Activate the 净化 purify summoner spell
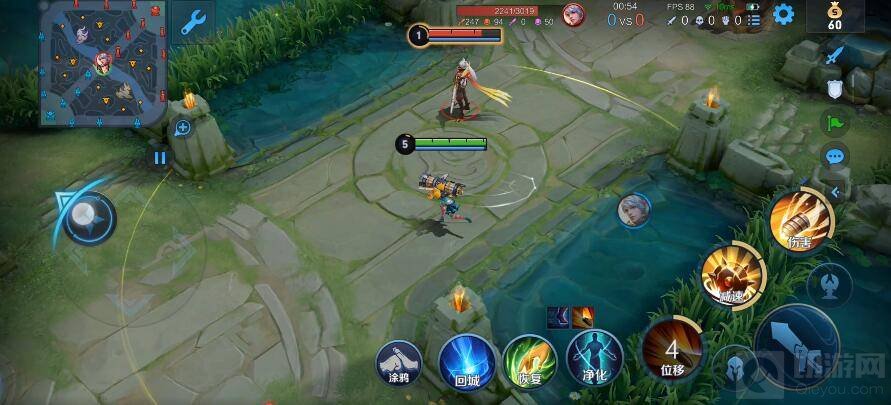This screenshot has height=405, width=891. click(x=594, y=359)
